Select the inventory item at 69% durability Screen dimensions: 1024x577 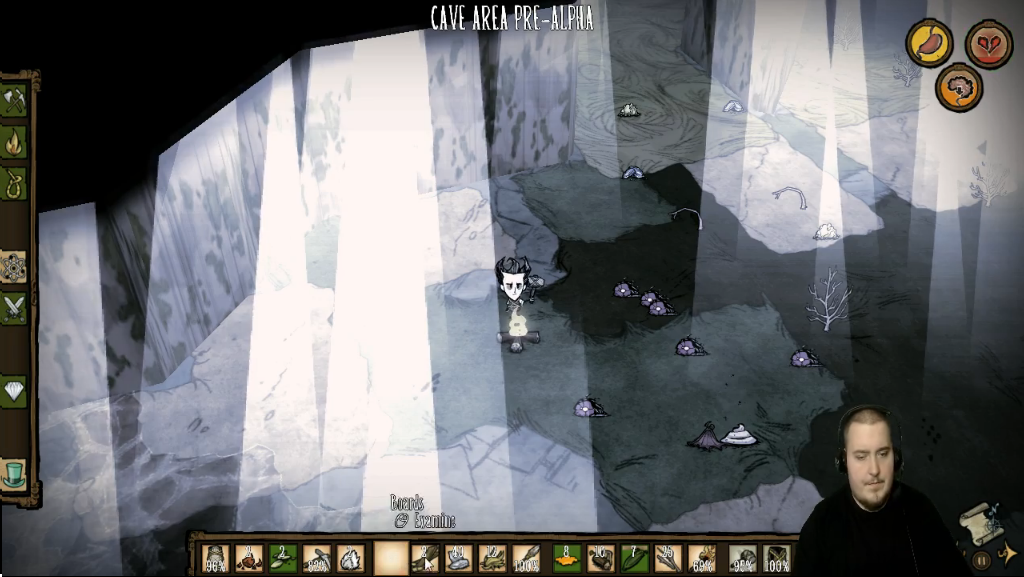(703, 558)
